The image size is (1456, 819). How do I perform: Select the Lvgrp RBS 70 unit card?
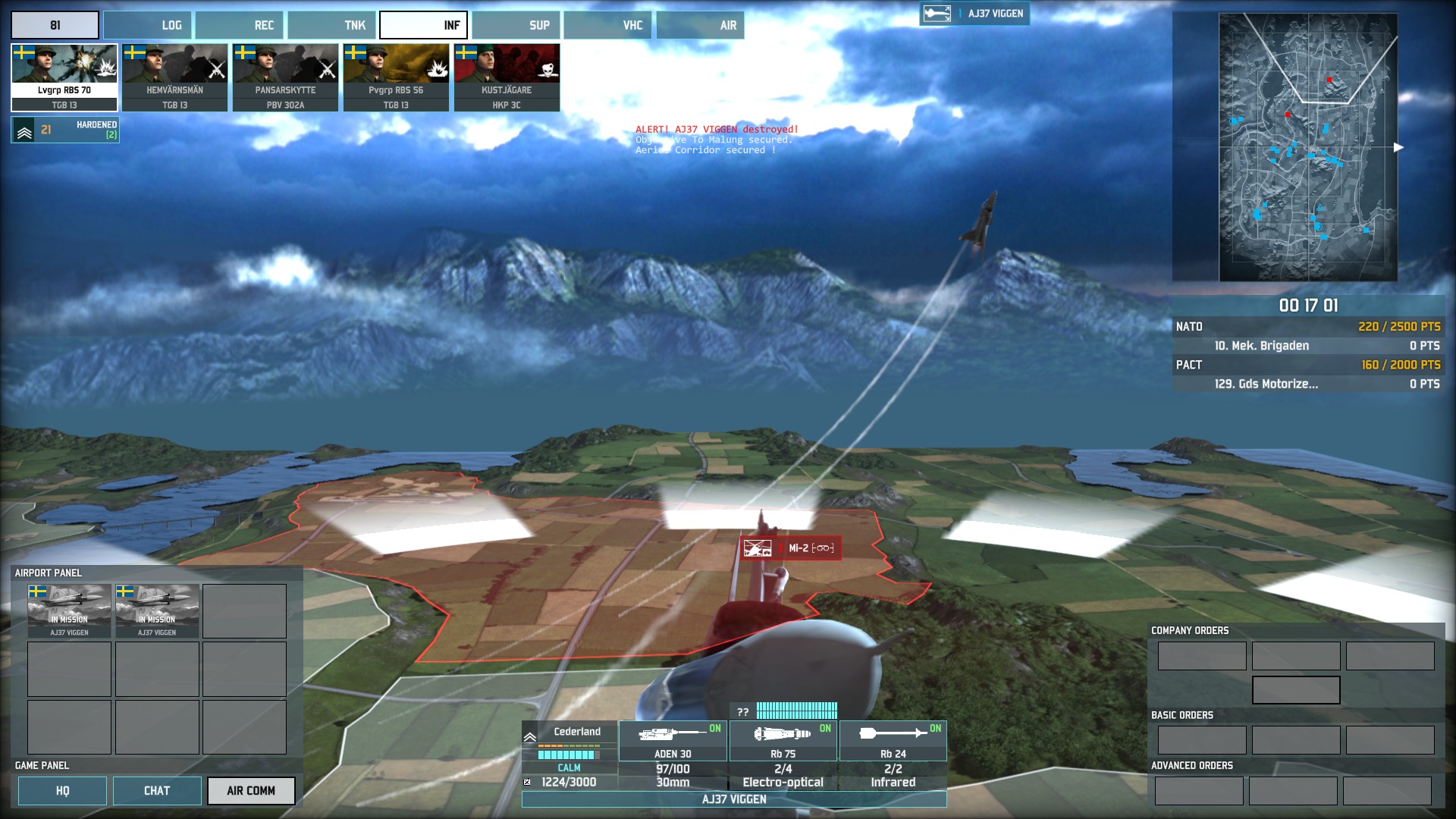click(64, 77)
